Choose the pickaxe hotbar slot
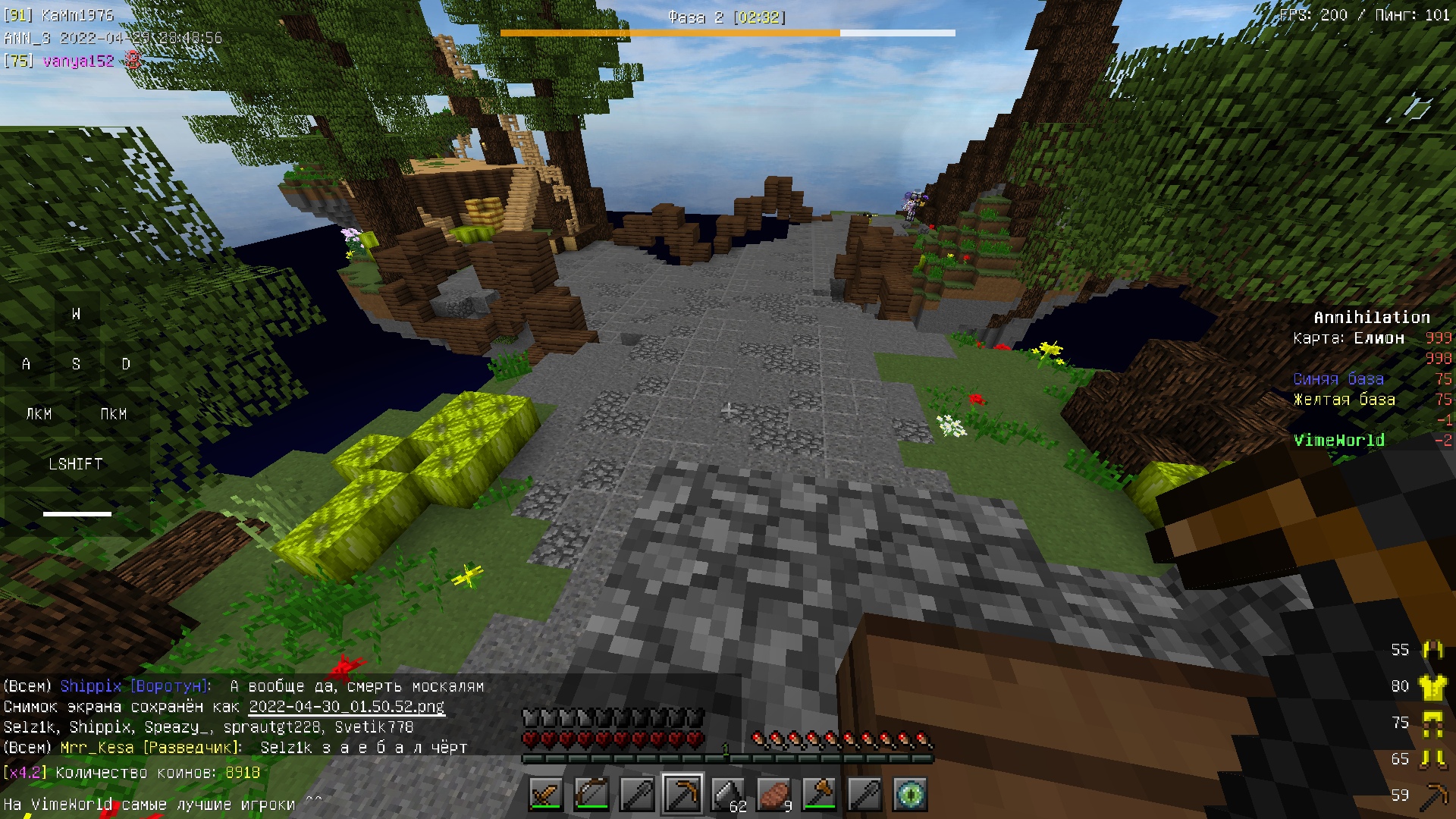Image resolution: width=1456 pixels, height=819 pixels. tap(682, 794)
